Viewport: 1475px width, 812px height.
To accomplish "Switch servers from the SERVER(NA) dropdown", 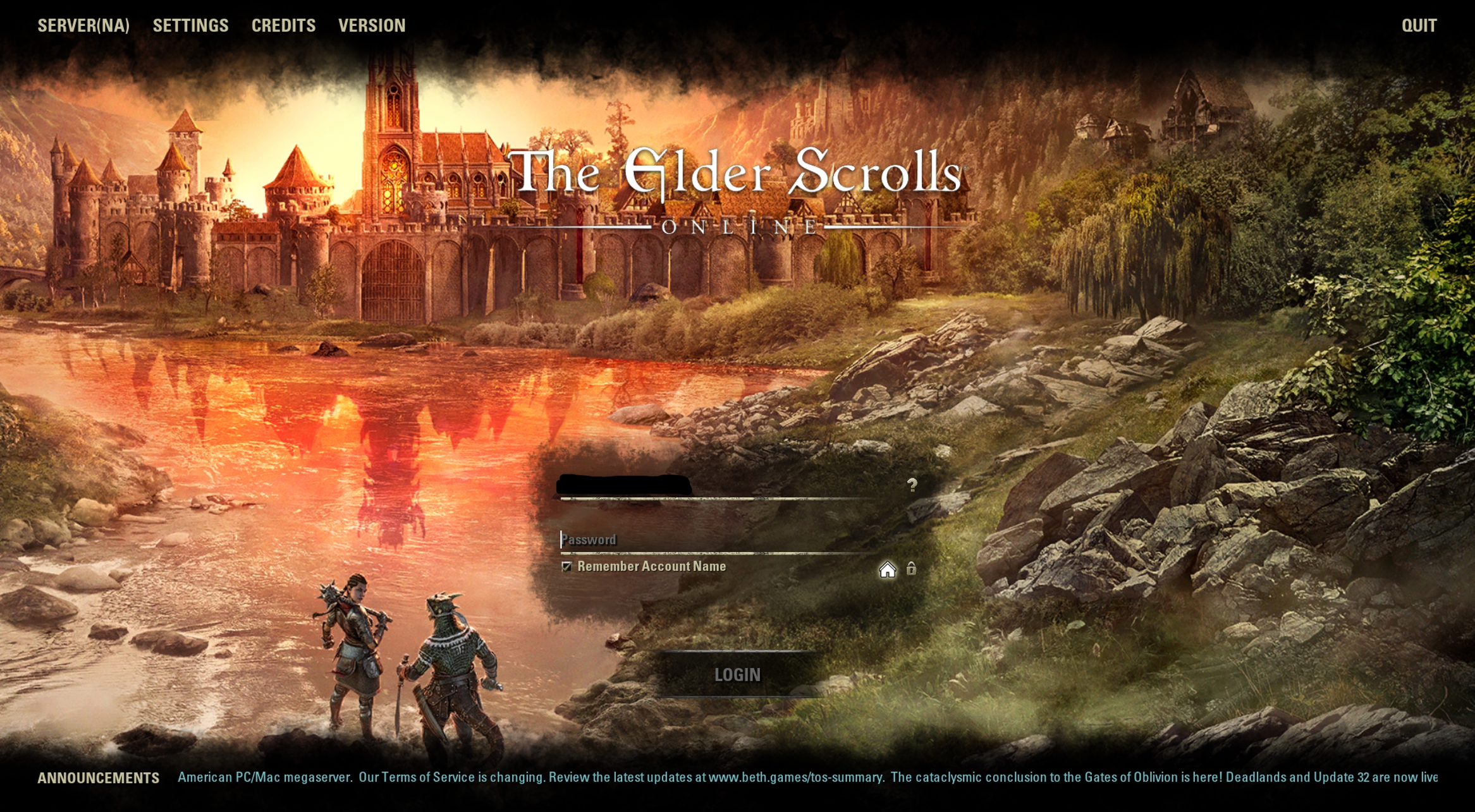I will pyautogui.click(x=83, y=25).
